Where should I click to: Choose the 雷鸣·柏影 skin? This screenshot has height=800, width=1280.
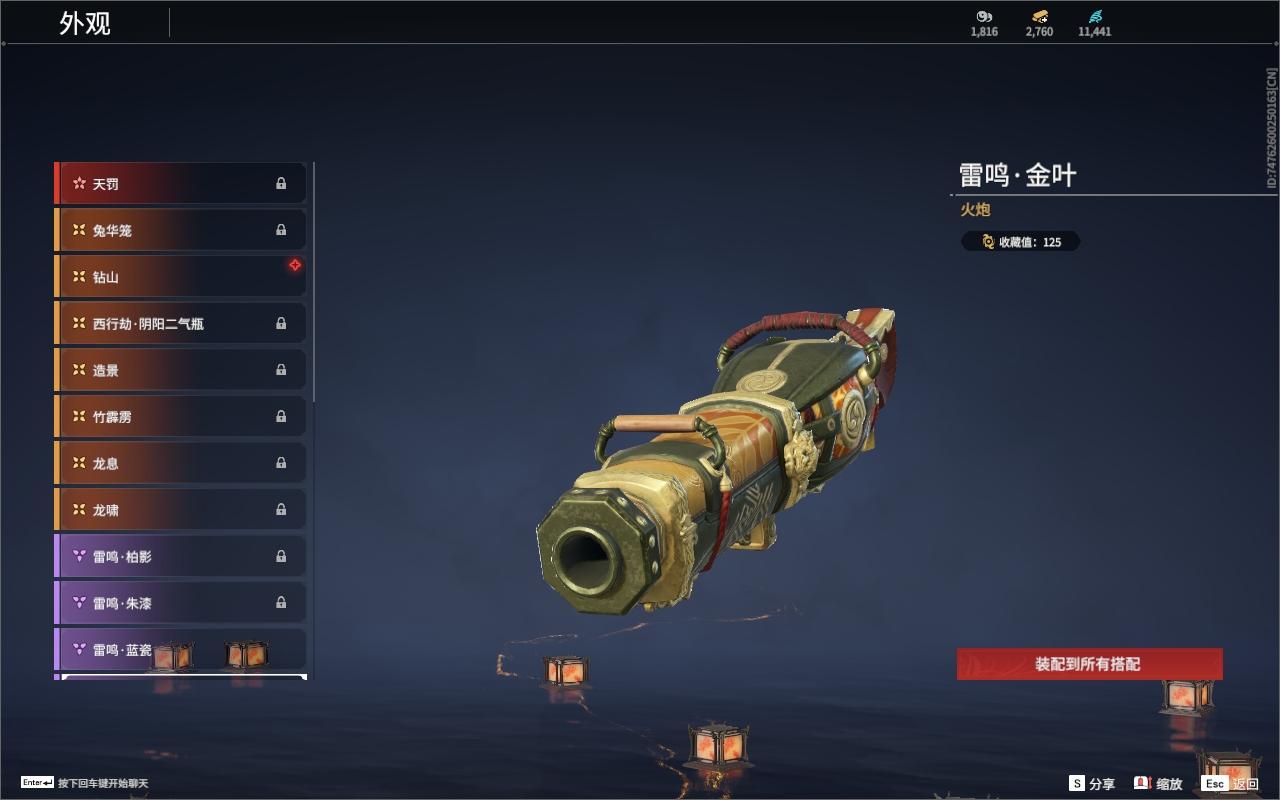pos(180,556)
